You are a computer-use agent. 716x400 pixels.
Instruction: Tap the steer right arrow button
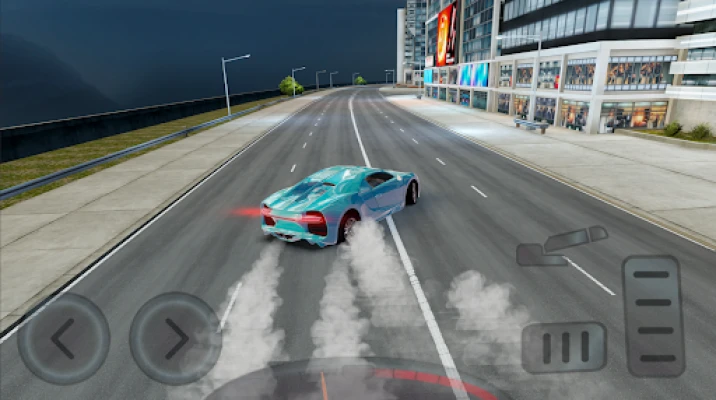(x=175, y=339)
